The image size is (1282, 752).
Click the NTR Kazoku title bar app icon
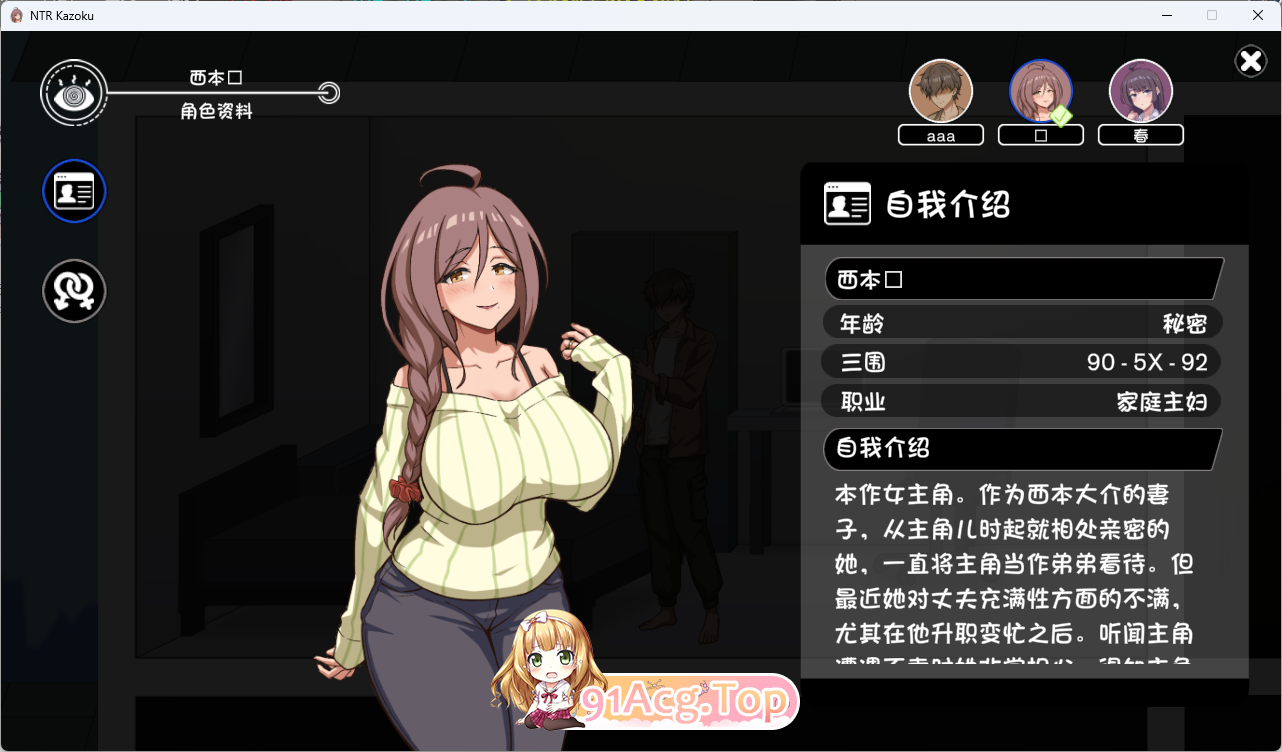click(x=18, y=14)
